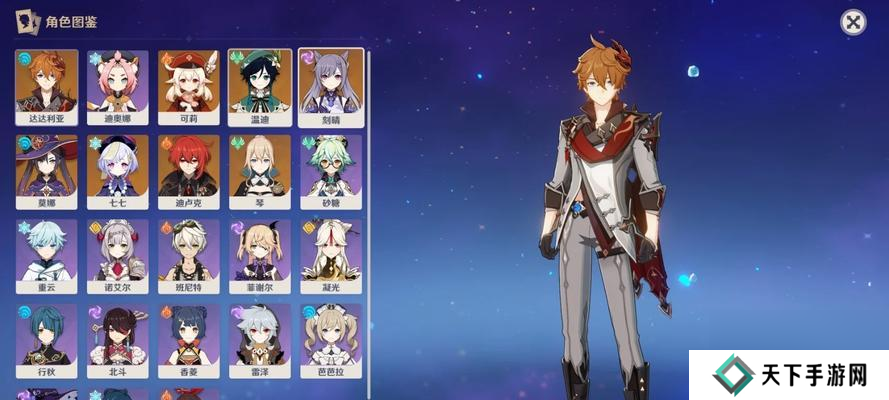Choose the 菲谢尔 character portrait
The width and height of the screenshot is (889, 400).
click(260, 256)
